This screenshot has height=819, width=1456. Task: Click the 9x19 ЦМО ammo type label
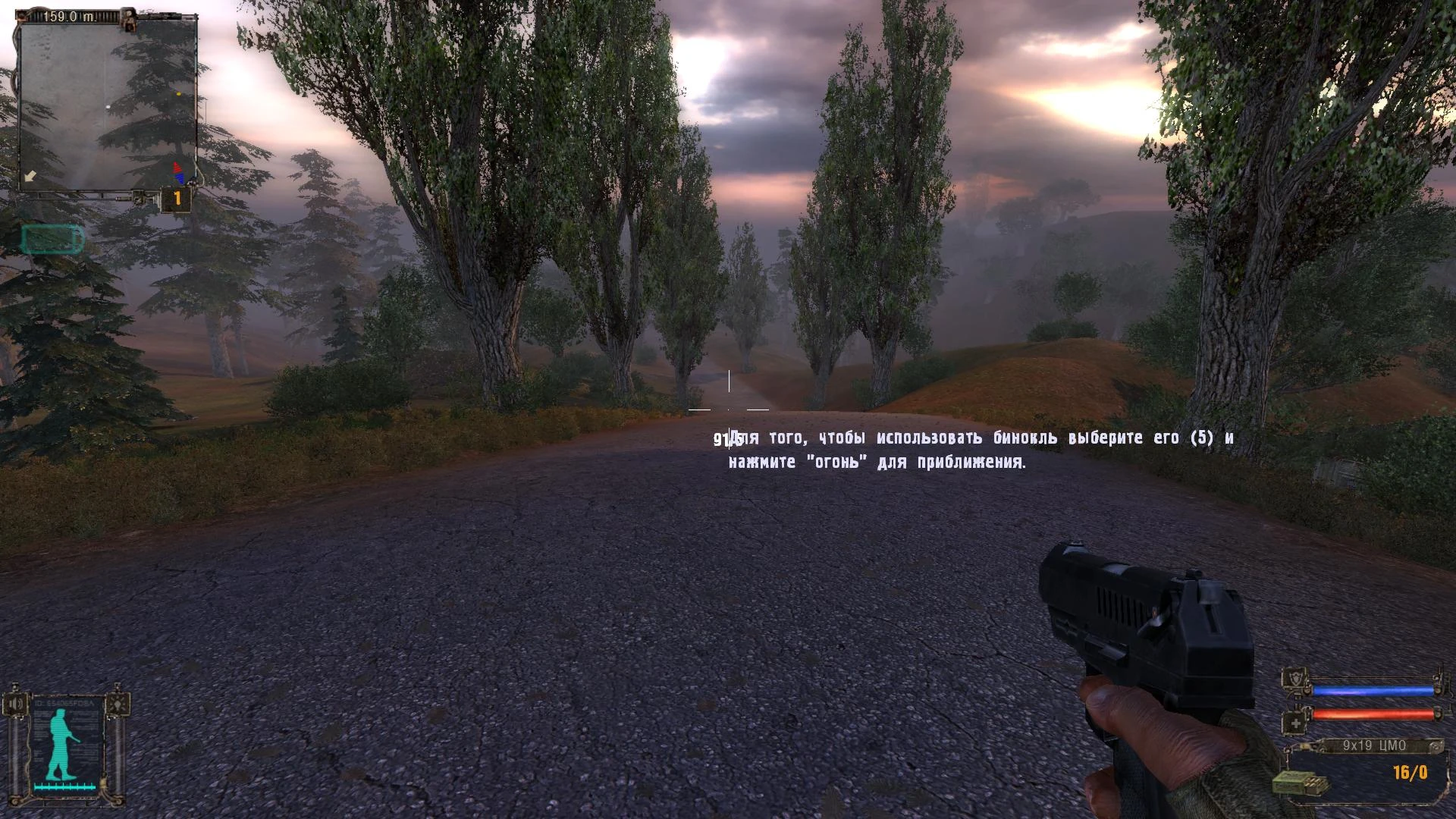point(1375,745)
